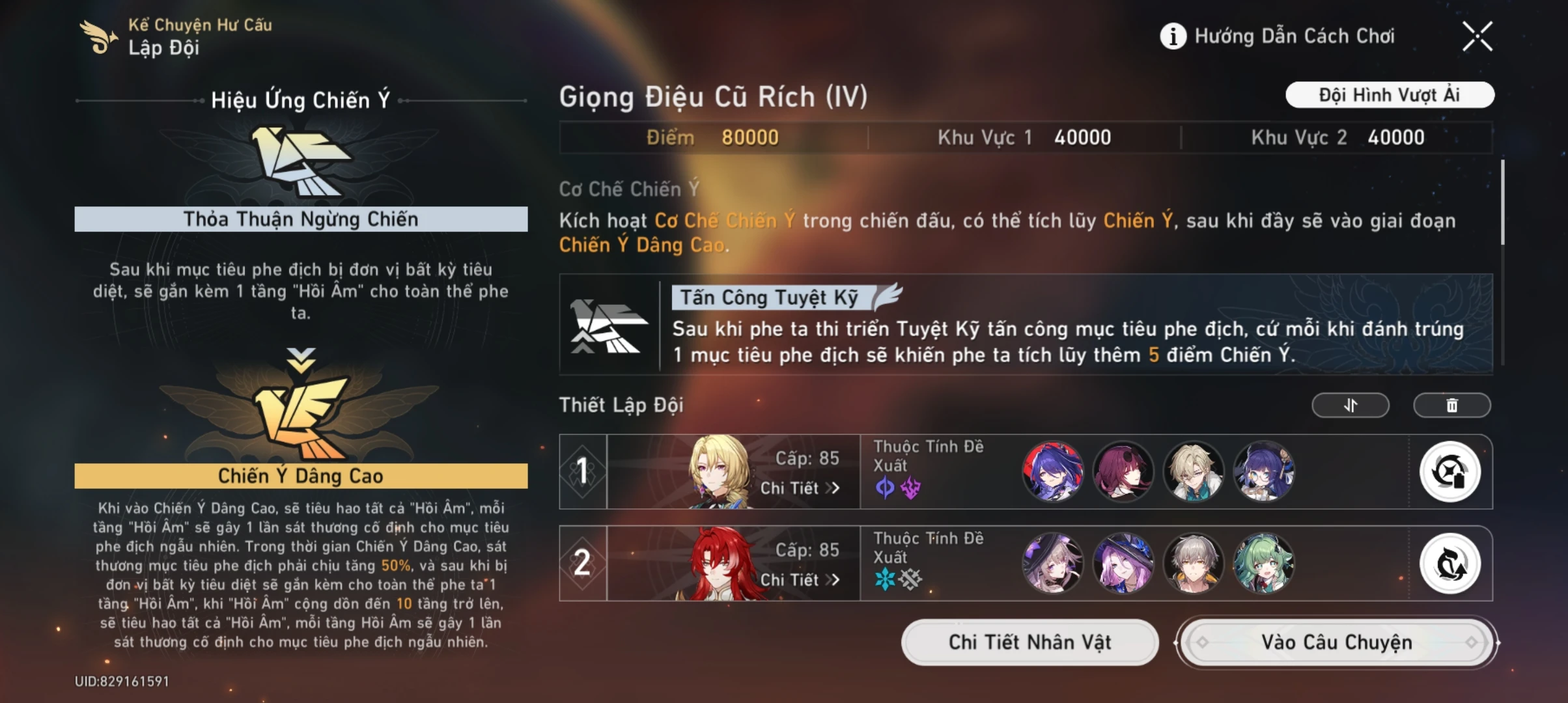Click the swap teams arrows icon above Team 1
The image size is (1568, 703).
click(1350, 404)
